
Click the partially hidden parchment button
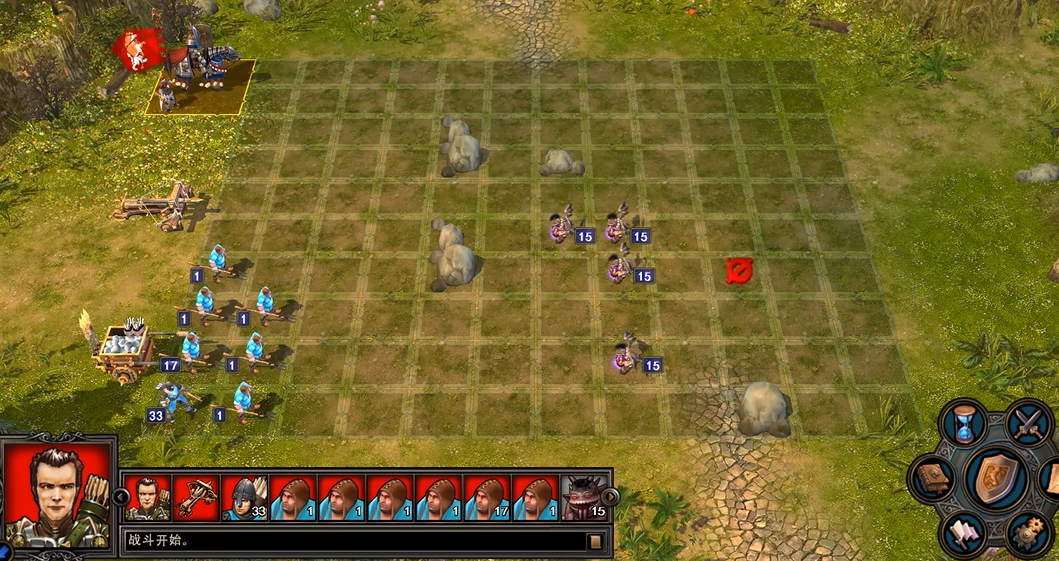click(x=1050, y=478)
